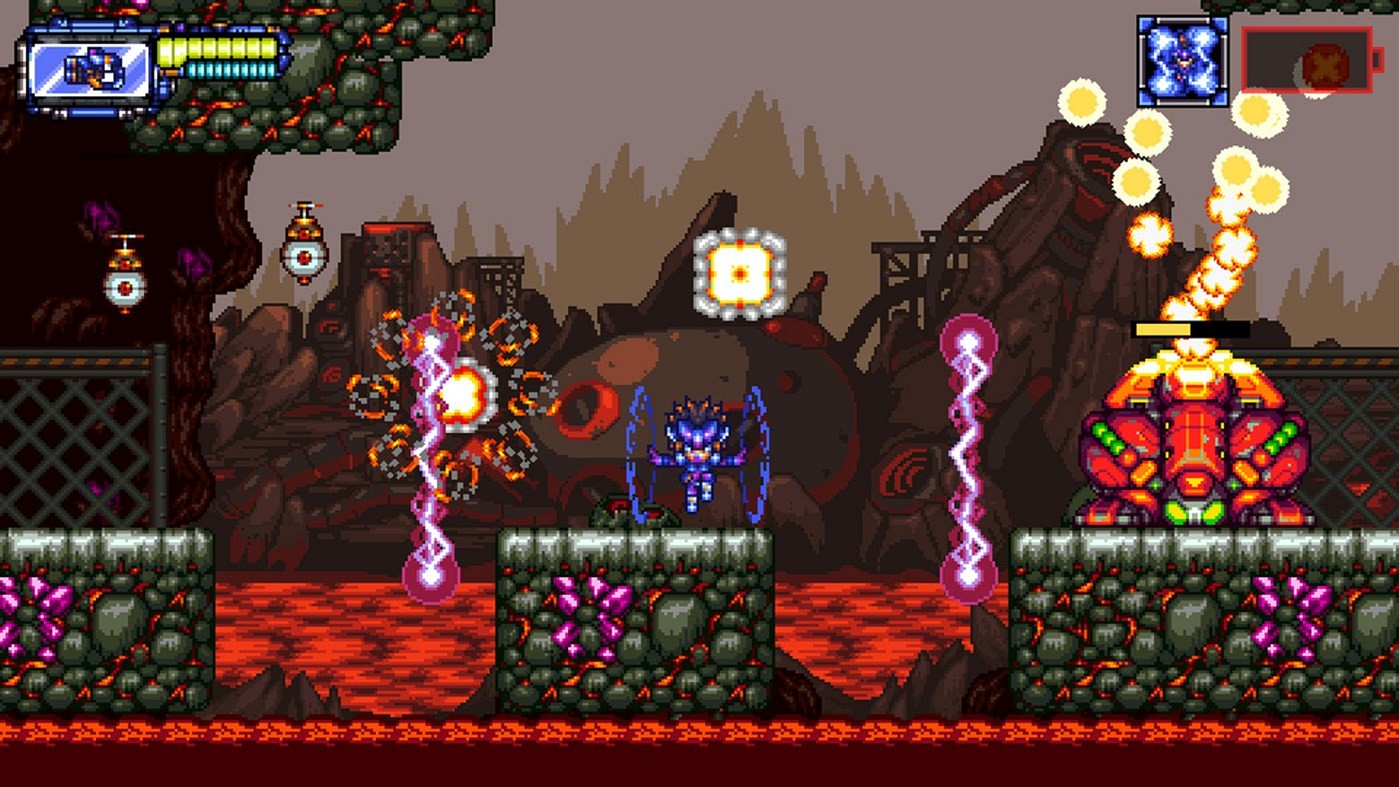Click the orange orb inside the red battery meter
1399x787 pixels.
point(1322,62)
